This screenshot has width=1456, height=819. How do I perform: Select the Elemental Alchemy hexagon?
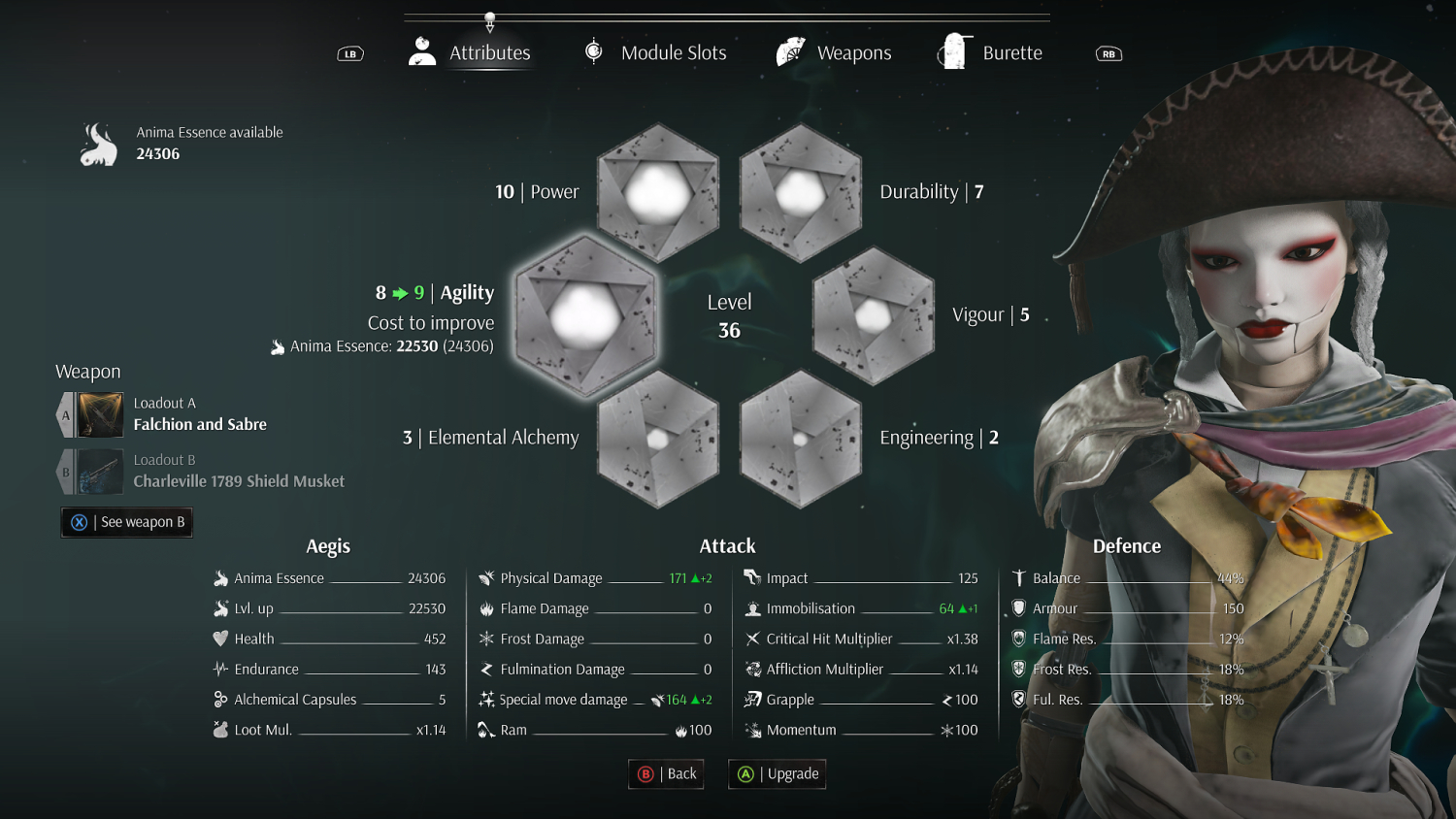point(658,439)
